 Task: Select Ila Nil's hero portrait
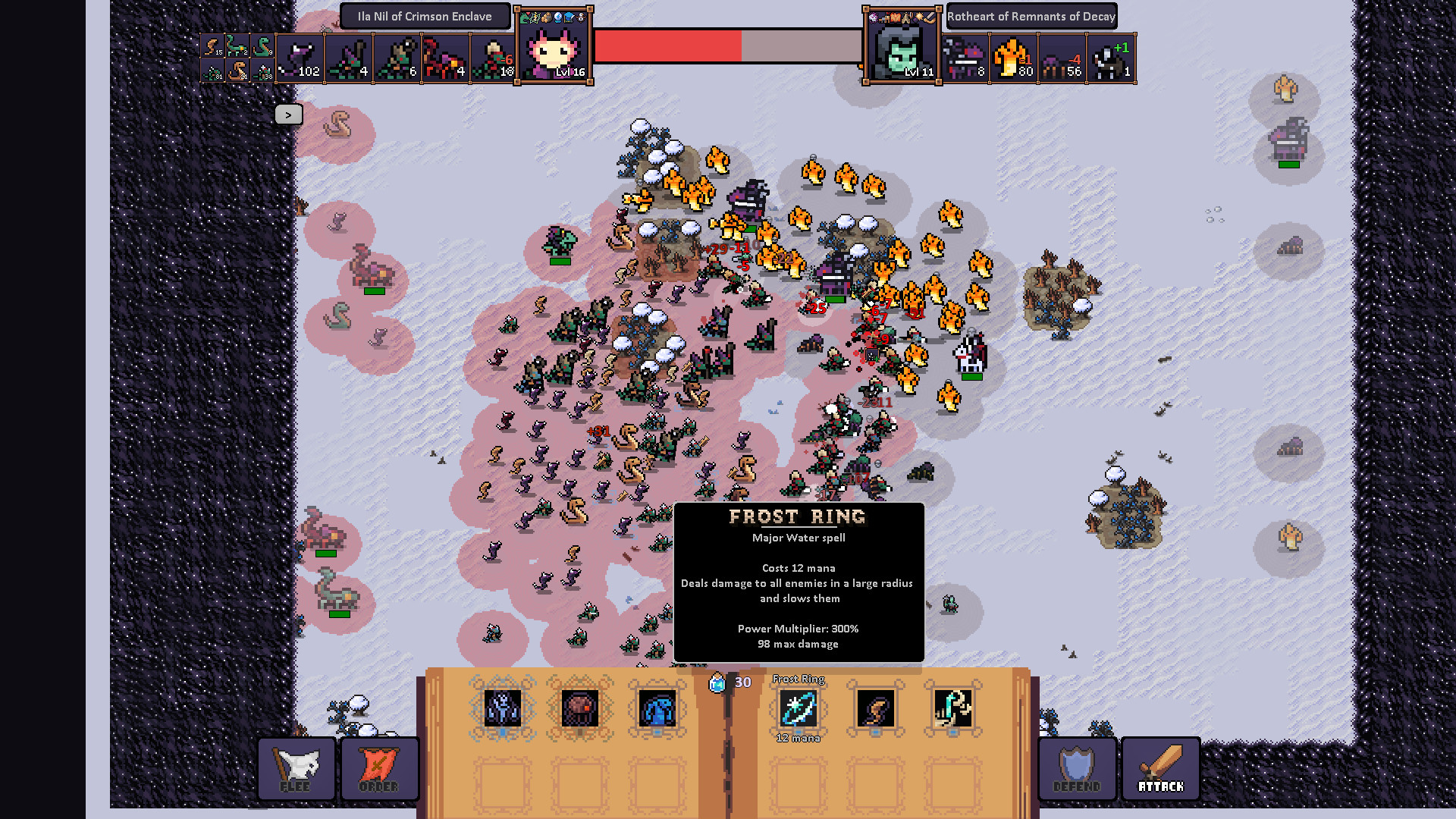click(554, 47)
